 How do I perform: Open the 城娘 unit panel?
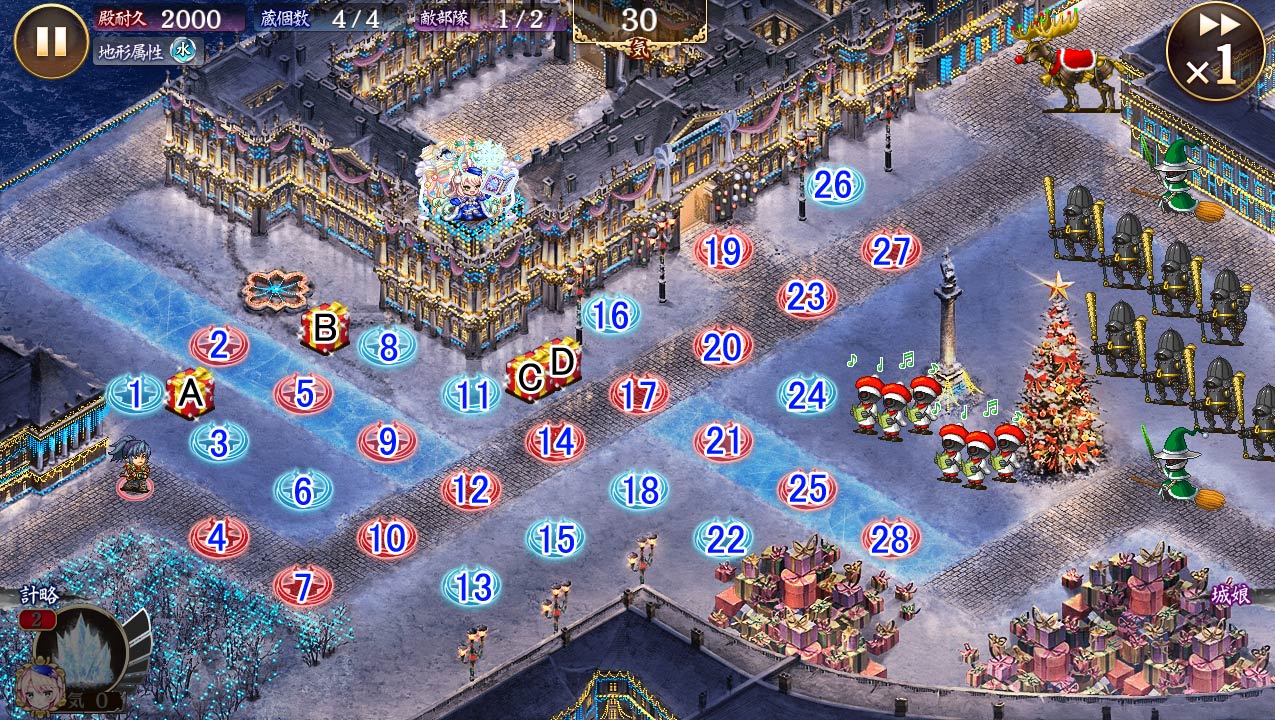1229,595
